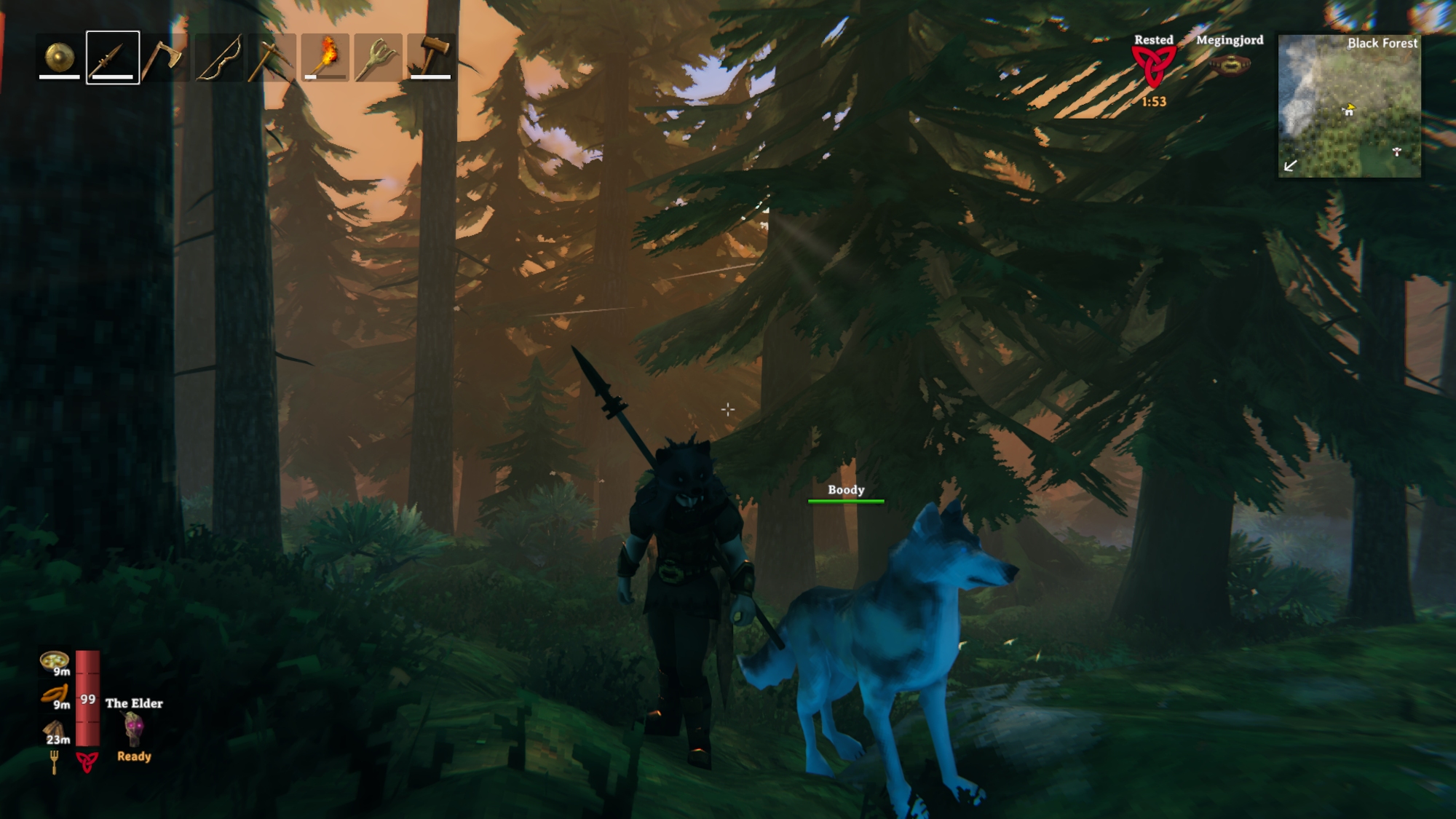Activate The Elder forsaken power icon
The width and height of the screenshot is (1456, 819).
pyautogui.click(x=133, y=729)
